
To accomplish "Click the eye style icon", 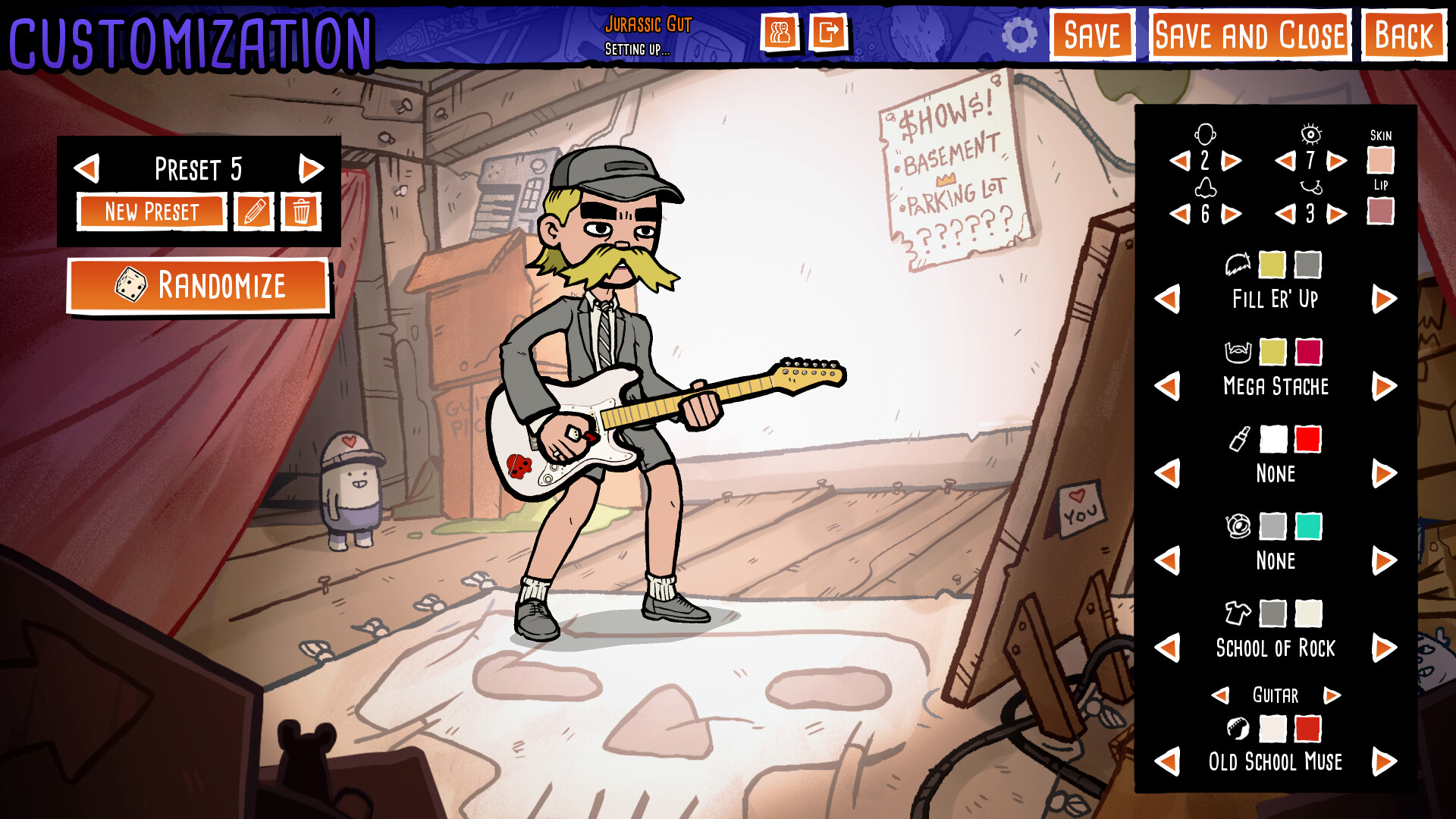I will tap(1313, 135).
